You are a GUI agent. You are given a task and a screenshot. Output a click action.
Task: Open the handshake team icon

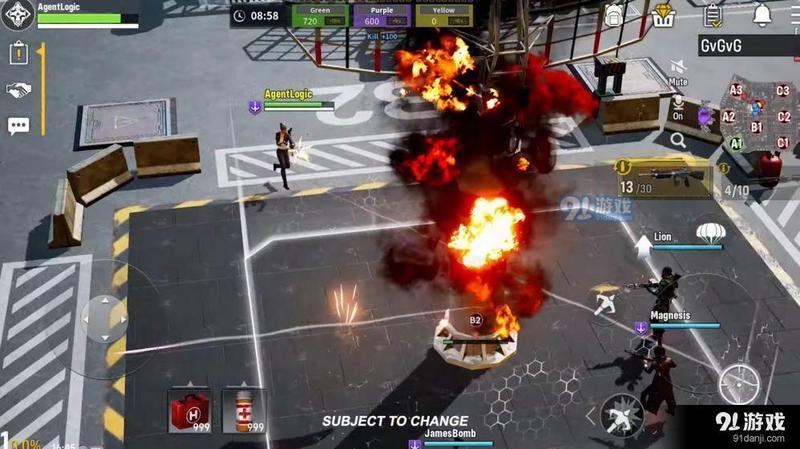click(18, 90)
